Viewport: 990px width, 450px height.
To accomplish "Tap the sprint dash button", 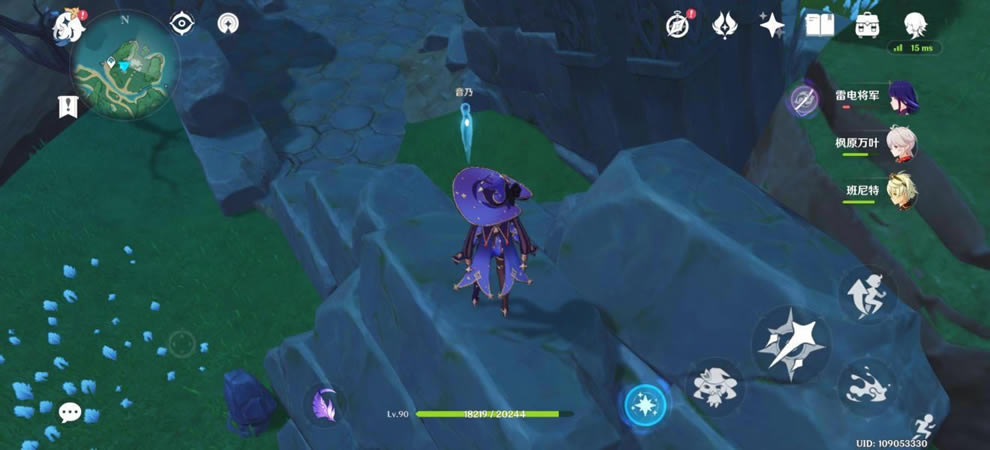I will pyautogui.click(x=866, y=386).
